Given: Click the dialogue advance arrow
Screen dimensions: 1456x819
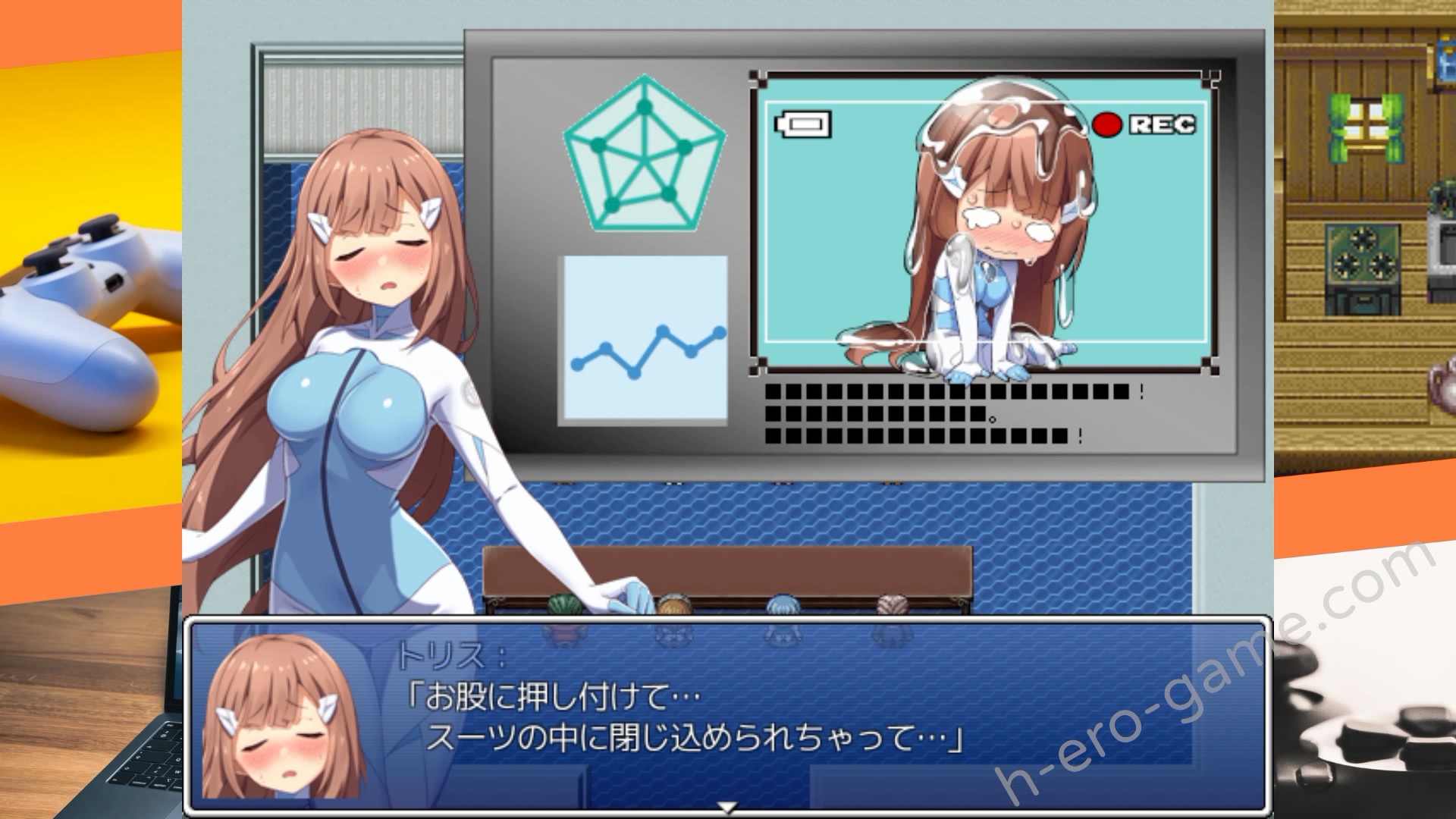Looking at the screenshot, I should [x=728, y=806].
